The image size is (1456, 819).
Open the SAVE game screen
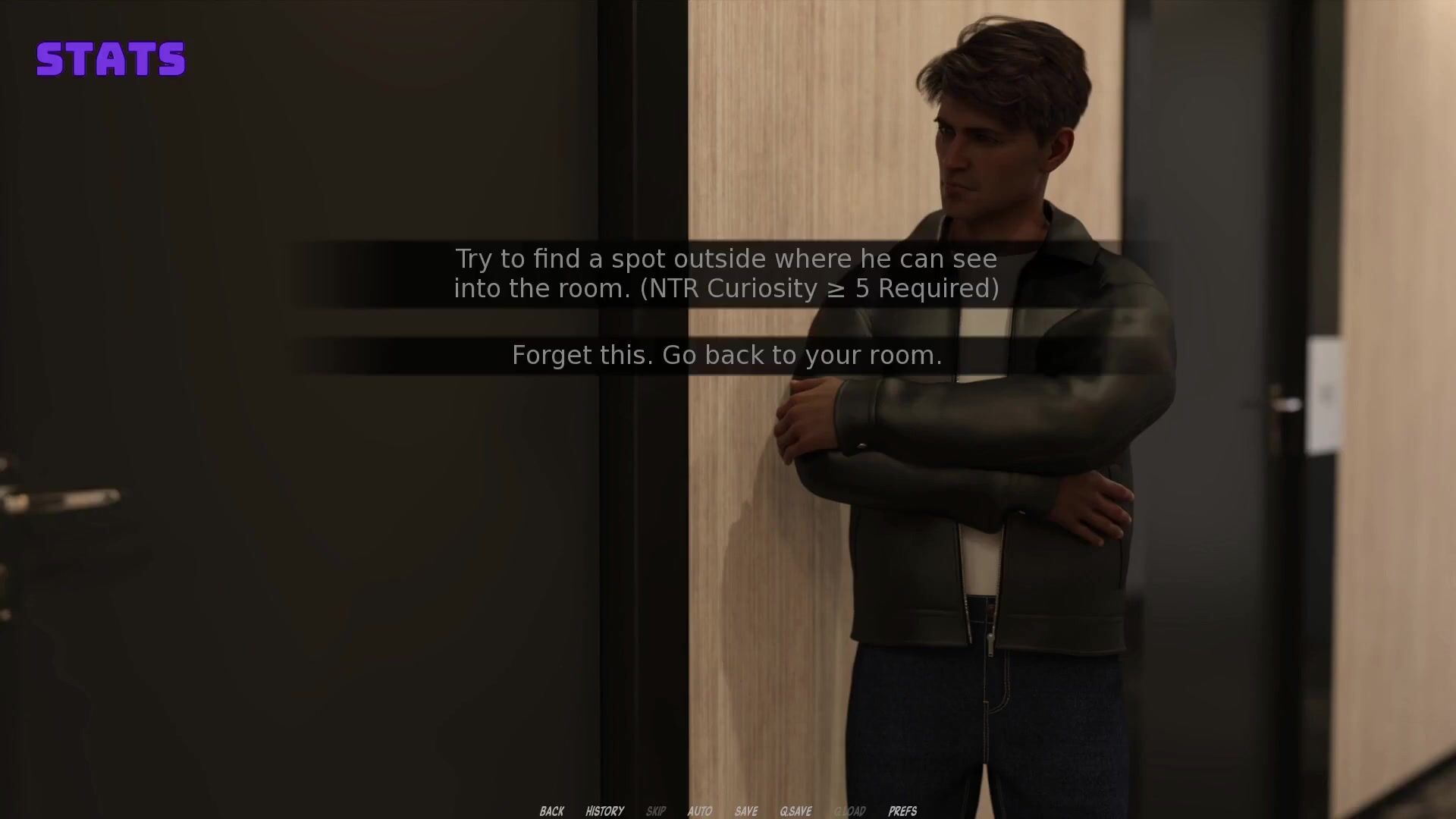[x=745, y=811]
